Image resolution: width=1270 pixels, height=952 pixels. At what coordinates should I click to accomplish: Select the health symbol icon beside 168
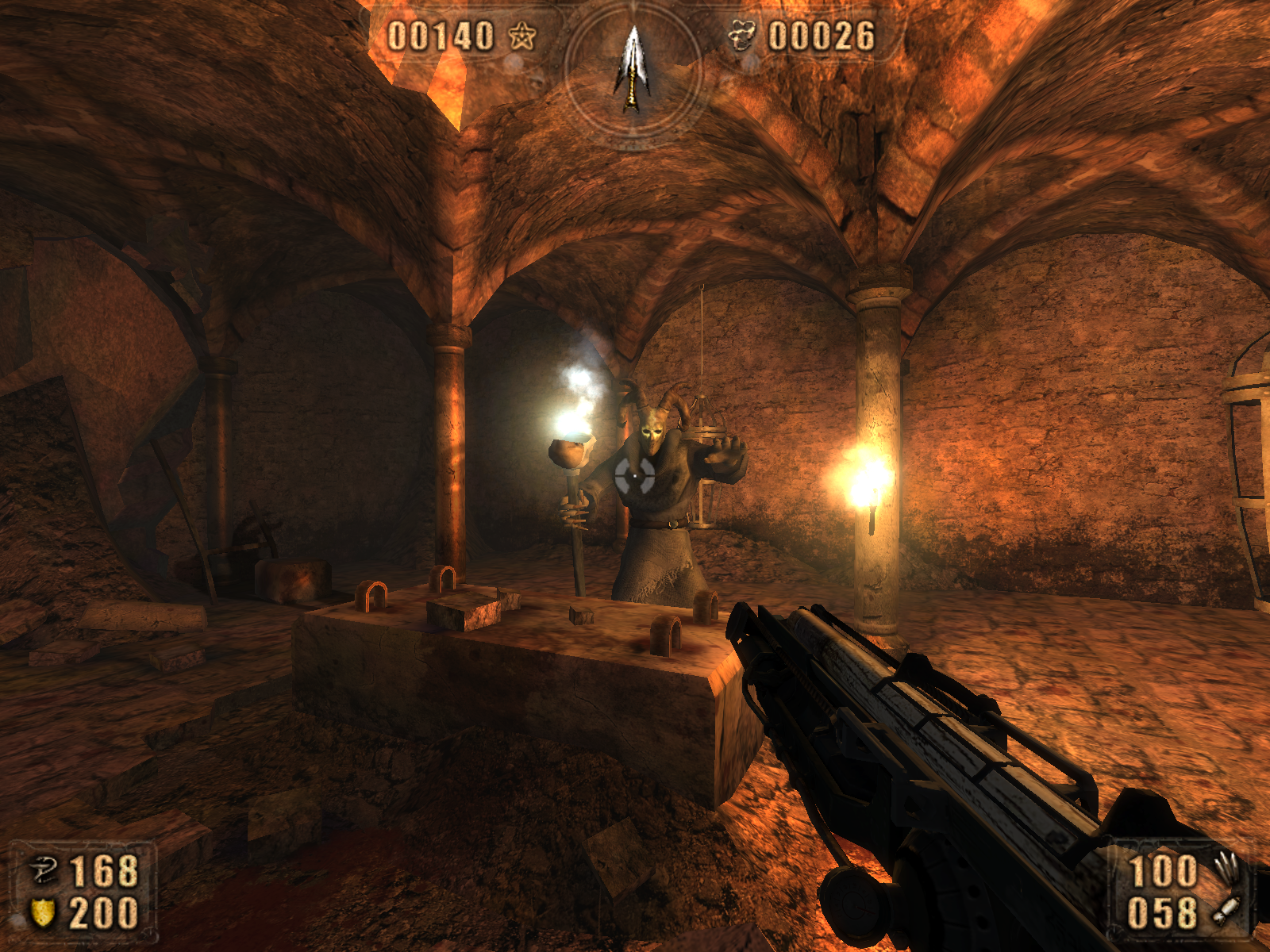[x=44, y=870]
